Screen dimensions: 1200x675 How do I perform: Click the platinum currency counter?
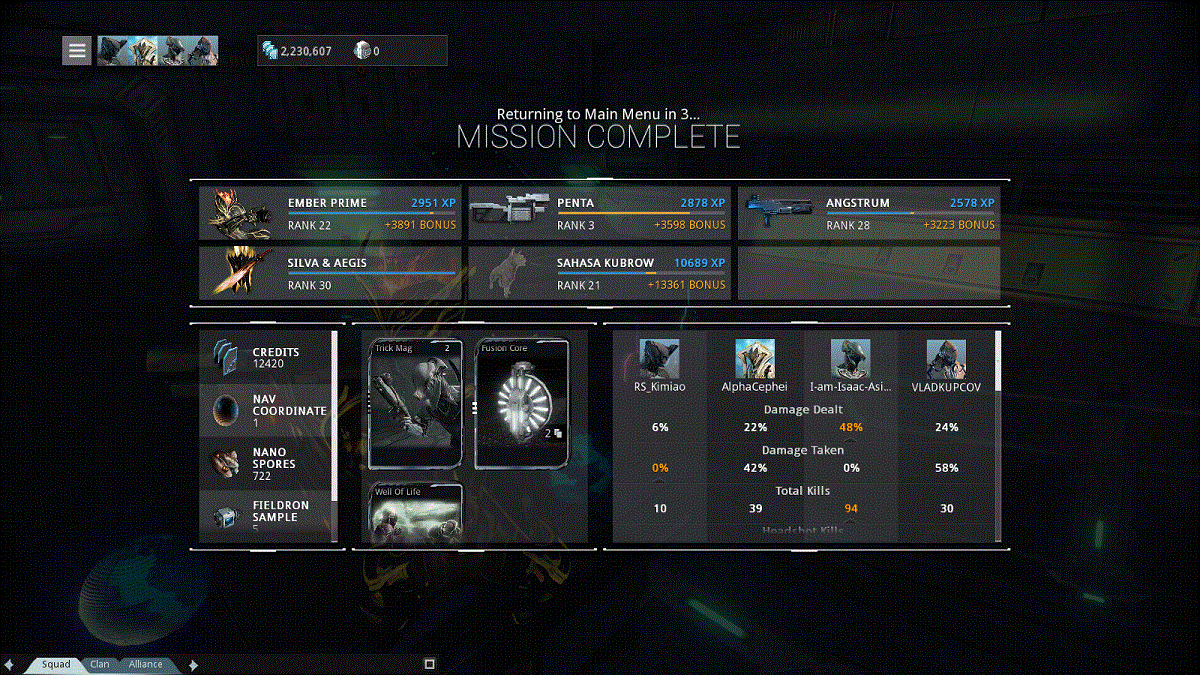point(367,51)
